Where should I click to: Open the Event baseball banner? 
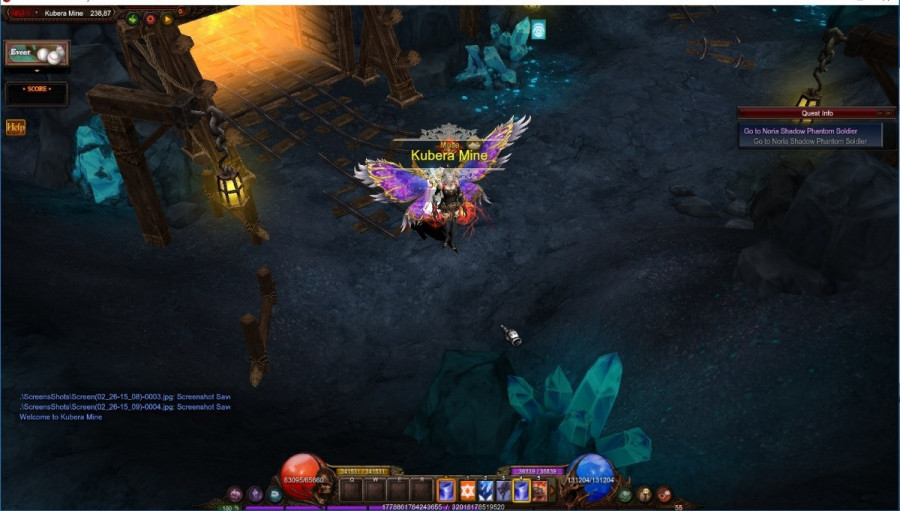coord(37,53)
